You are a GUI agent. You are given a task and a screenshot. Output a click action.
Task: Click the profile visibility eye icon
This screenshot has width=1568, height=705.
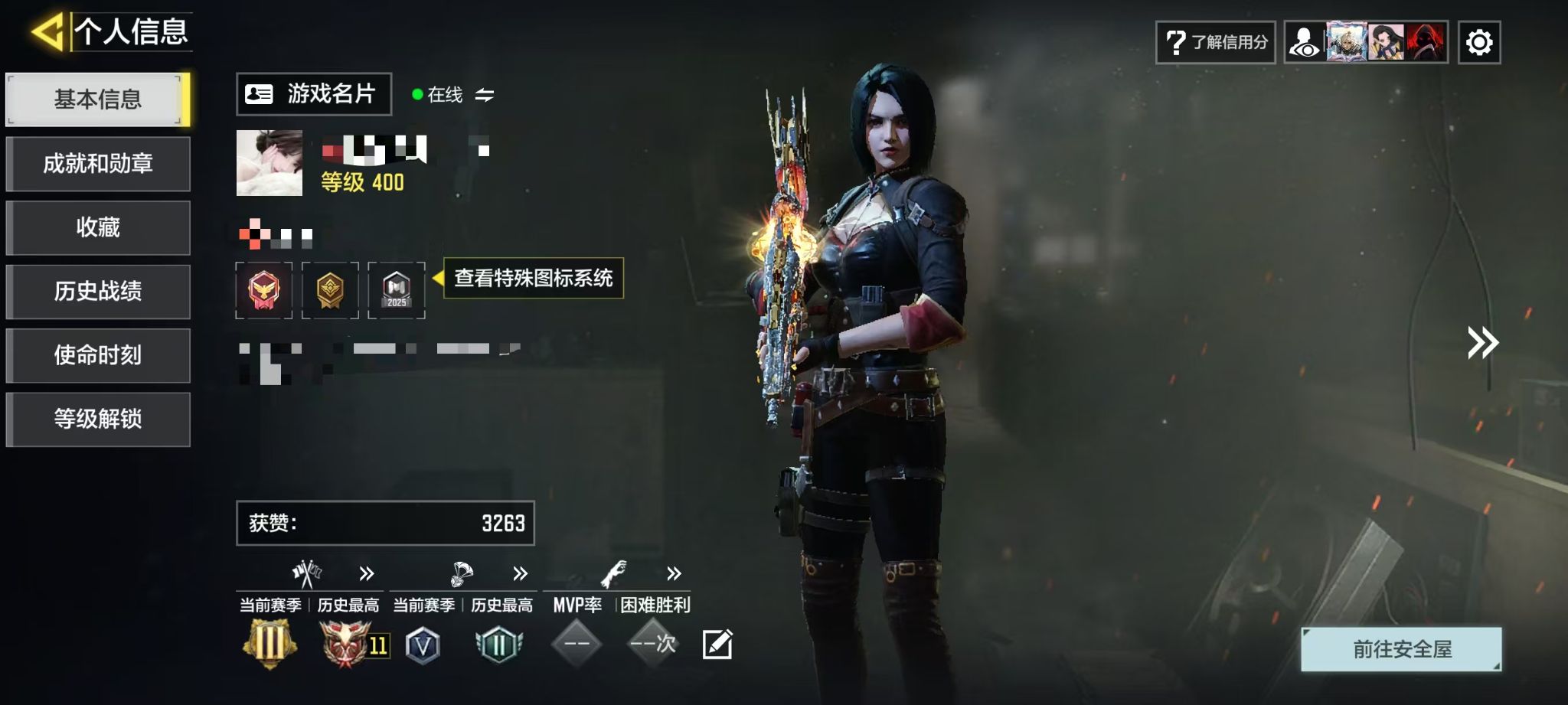tap(1304, 42)
